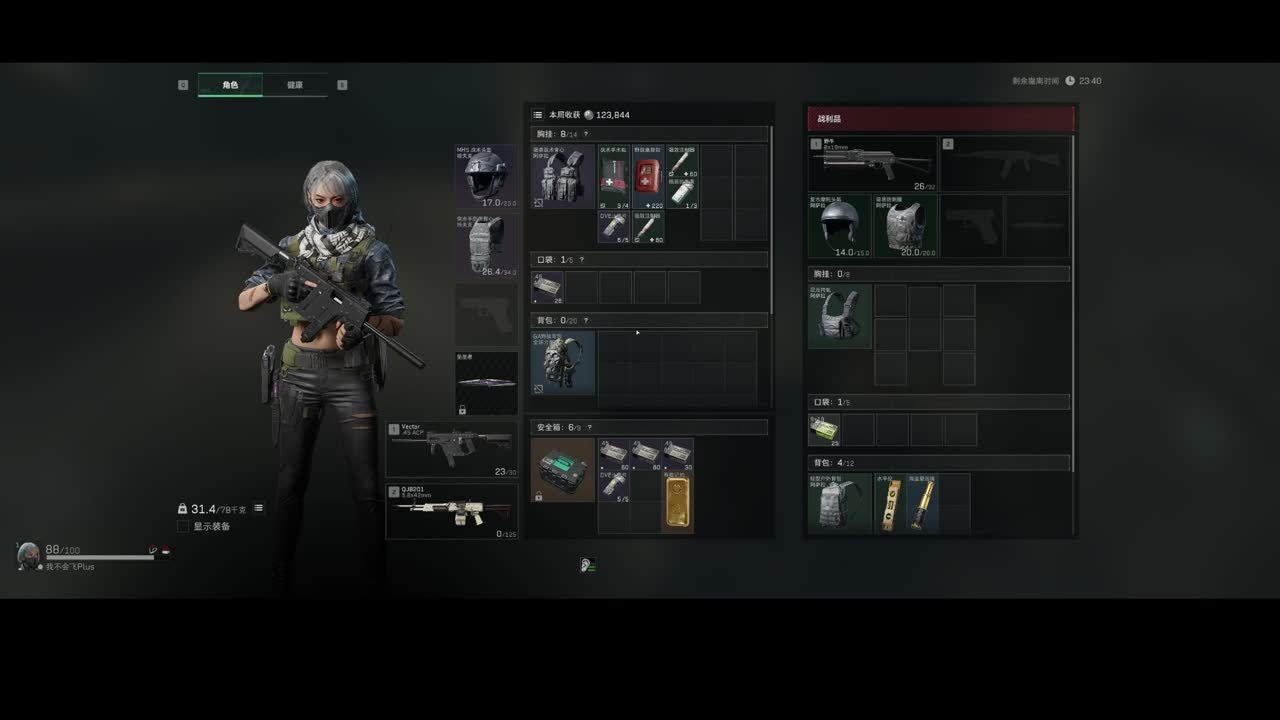Select the ammo stack in the pocket slot

tap(547, 287)
